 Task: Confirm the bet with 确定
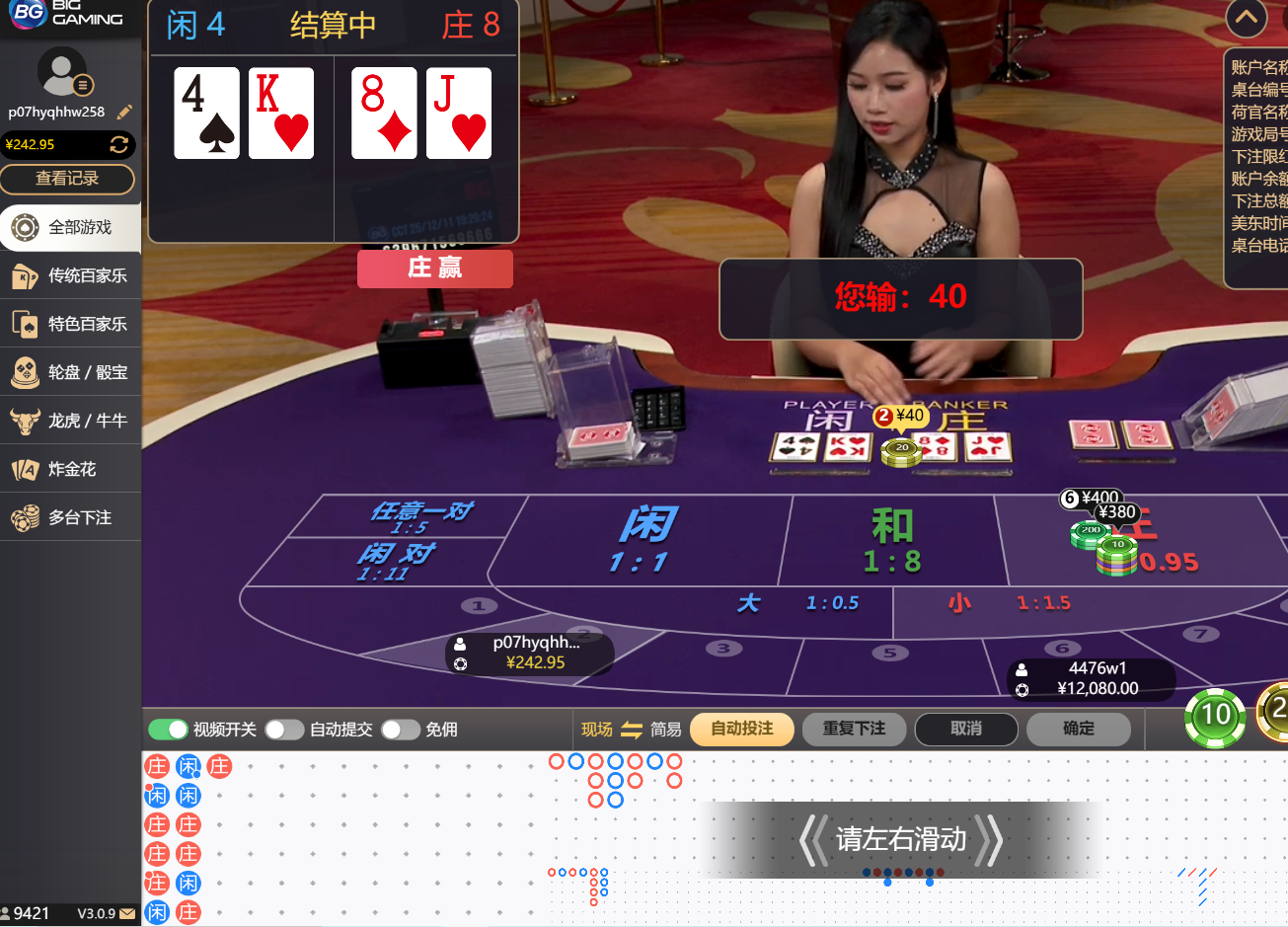point(1079,730)
